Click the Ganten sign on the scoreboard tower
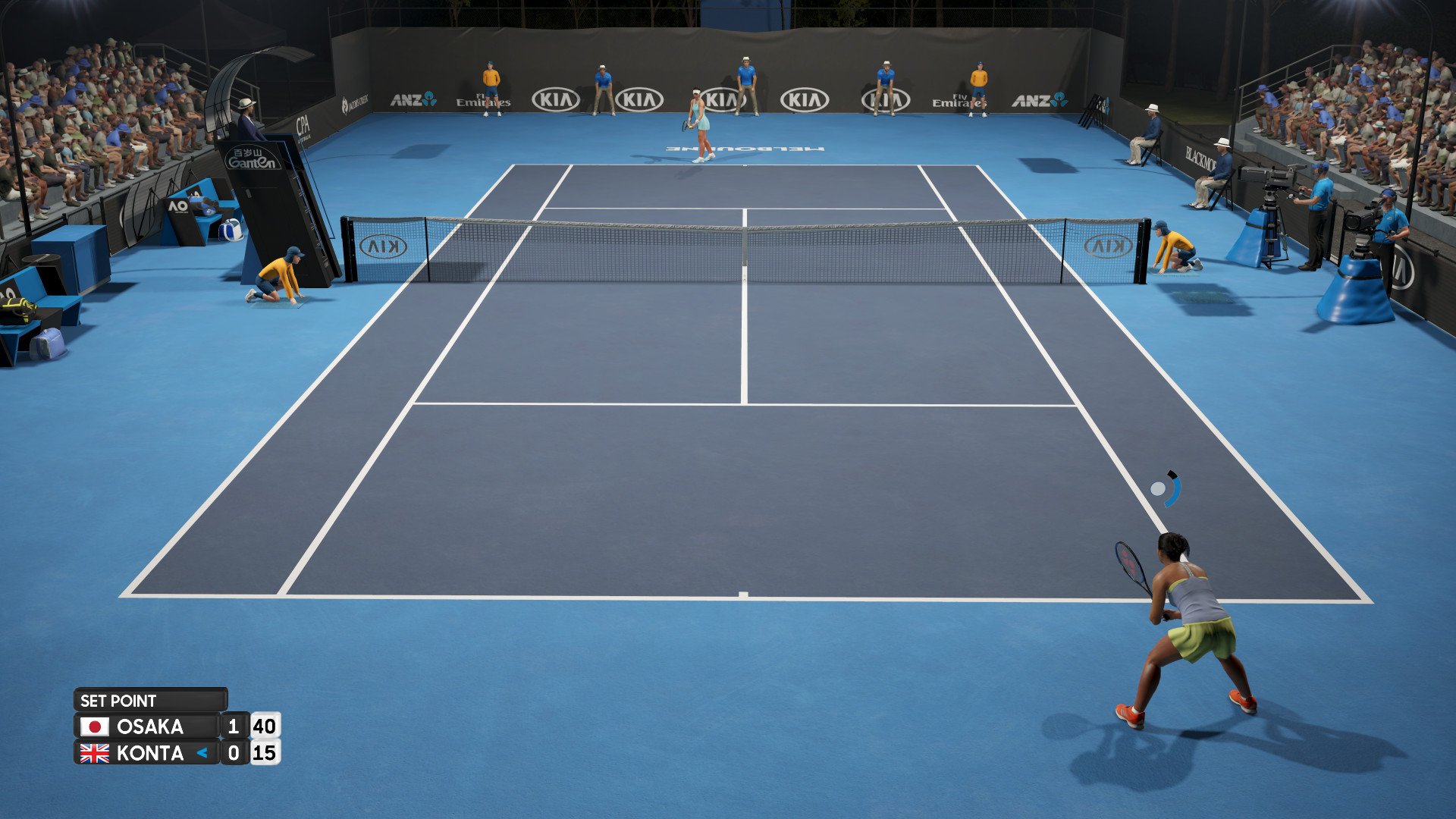Image resolution: width=1456 pixels, height=819 pixels. tap(250, 157)
